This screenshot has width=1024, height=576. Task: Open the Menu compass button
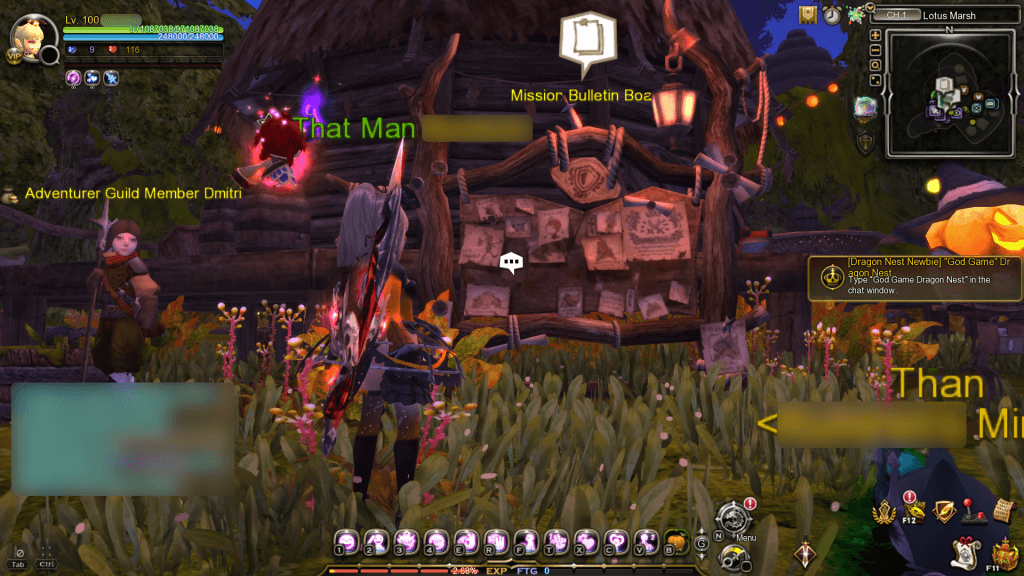click(733, 518)
